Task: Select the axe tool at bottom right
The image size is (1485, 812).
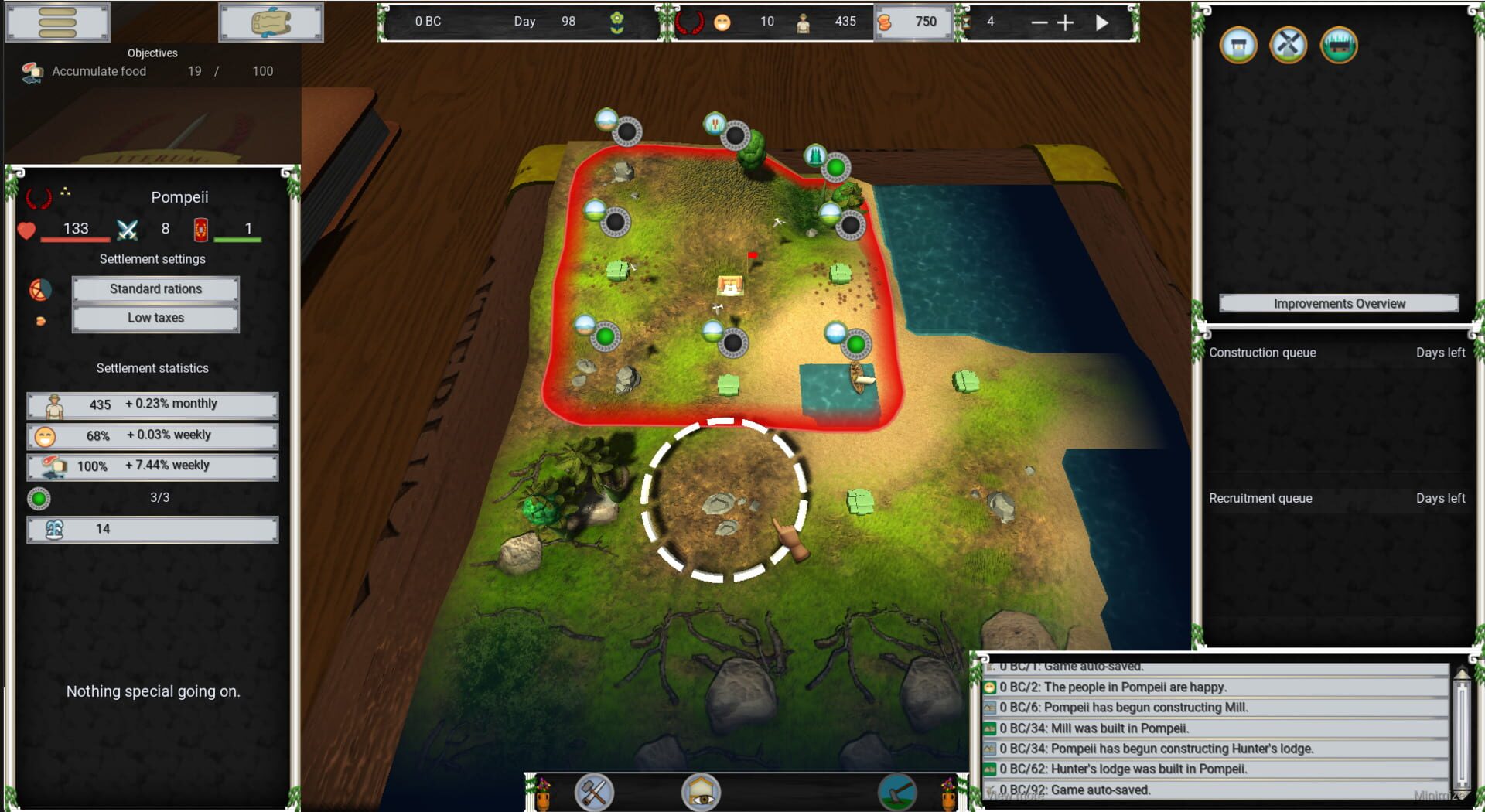Action: pyautogui.click(x=897, y=792)
